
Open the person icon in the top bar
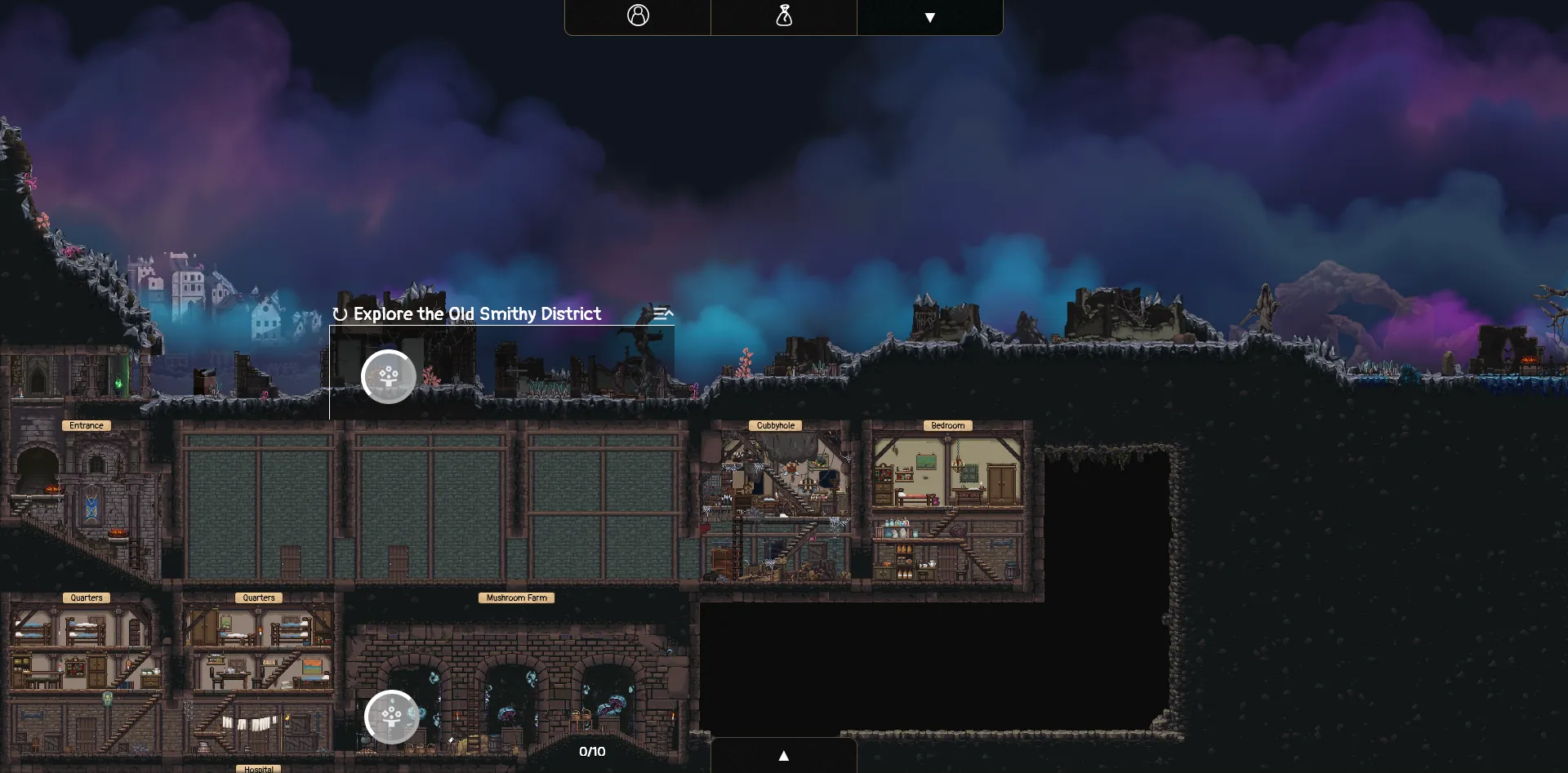click(638, 16)
